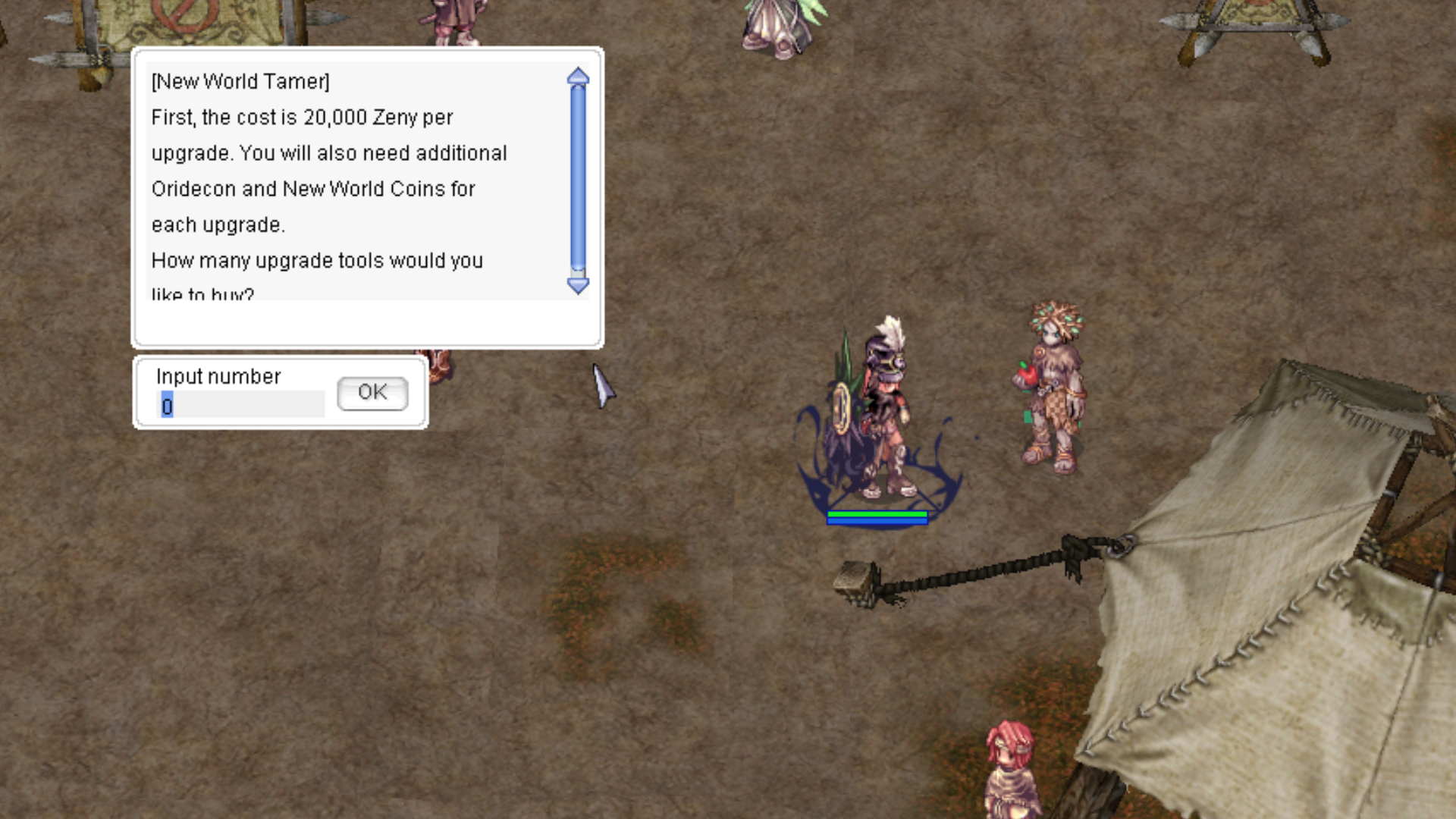Click the blue dialogue scrollbar track

(x=578, y=174)
